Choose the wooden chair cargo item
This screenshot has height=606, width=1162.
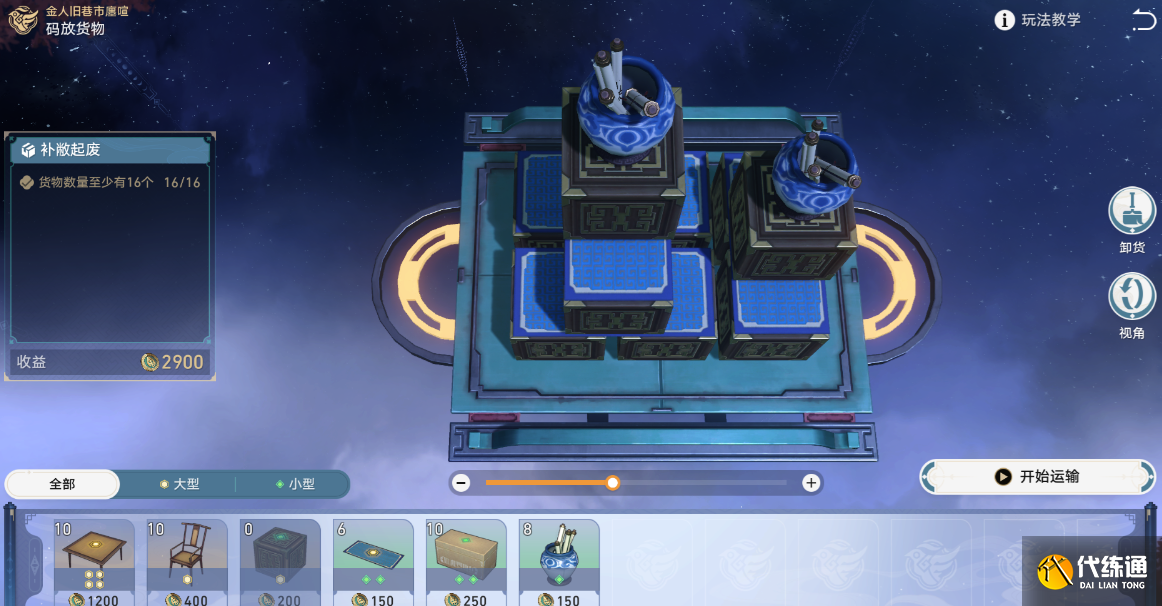(187, 562)
